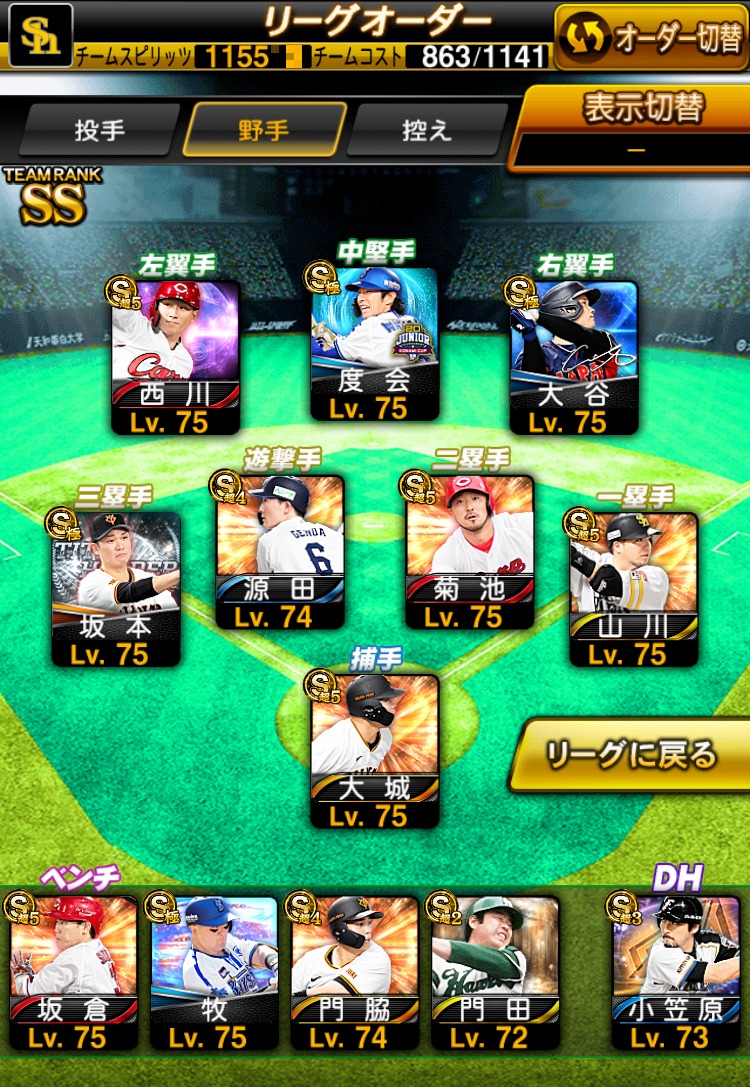Switch to the 投手 tab

click(99, 131)
